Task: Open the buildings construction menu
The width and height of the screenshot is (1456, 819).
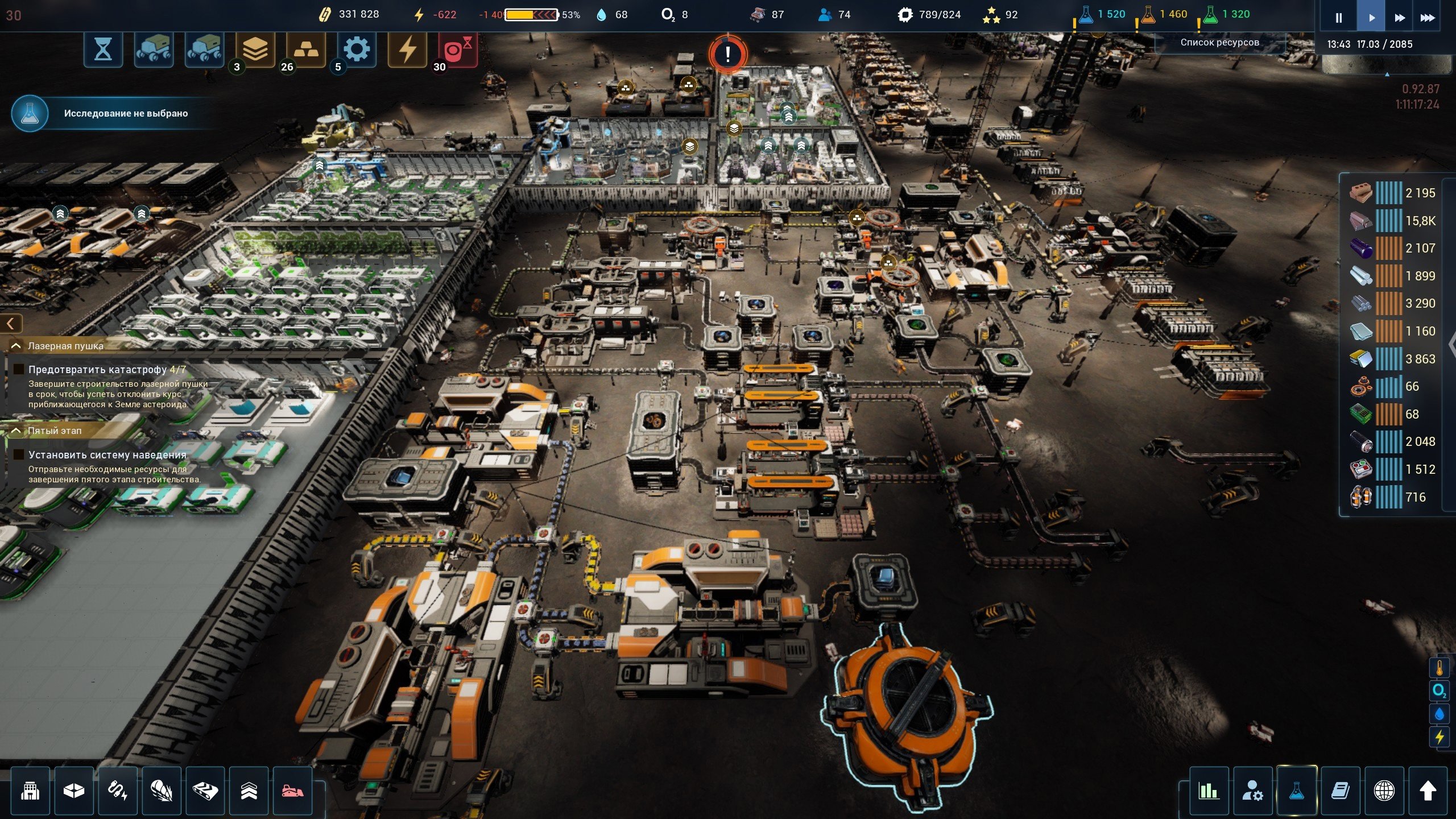Action: pos(30,791)
